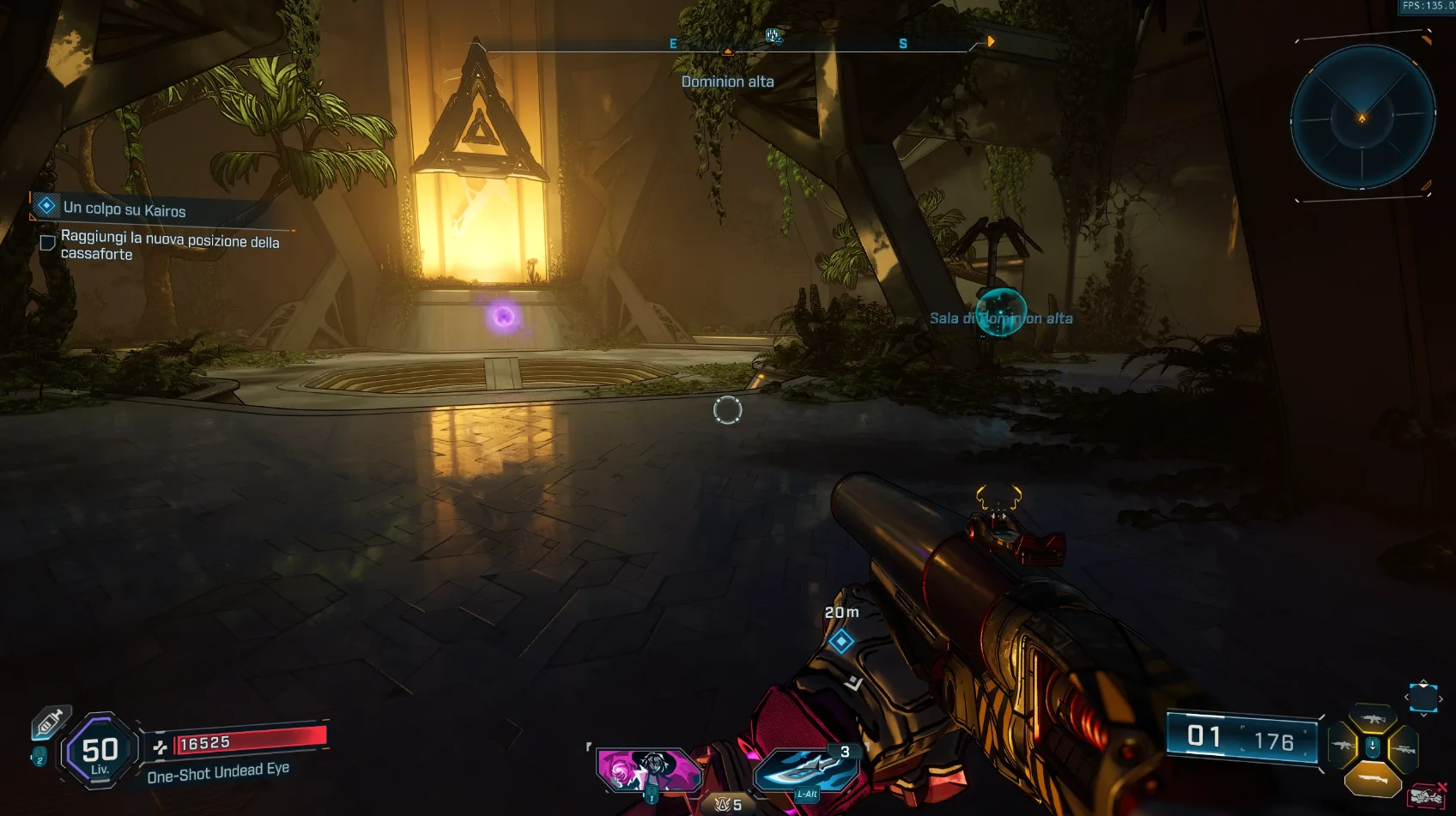The height and width of the screenshot is (816, 1456).
Task: Click the level 50 character badge
Action: coord(100,753)
